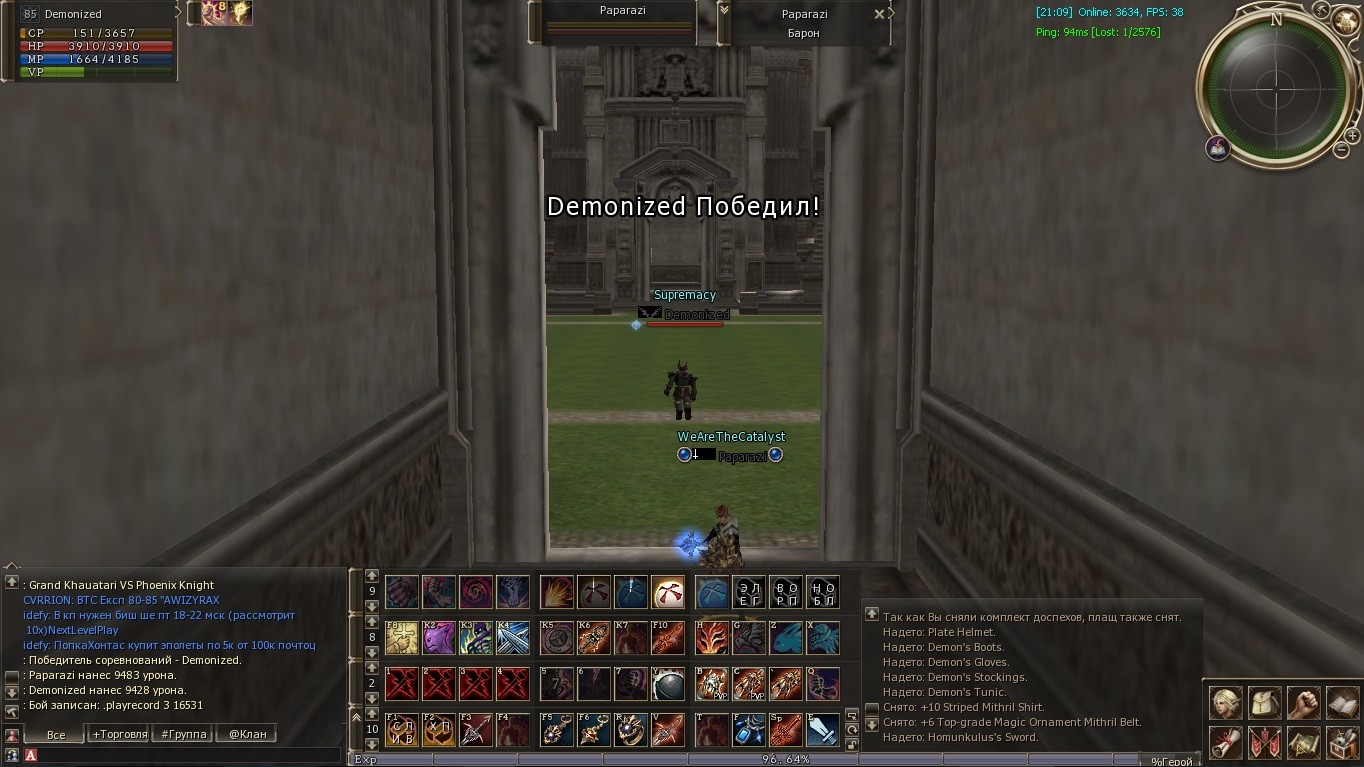Activate the hotbar slot labeled ЭЛЕГ
The width and height of the screenshot is (1364, 767).
tap(748, 592)
